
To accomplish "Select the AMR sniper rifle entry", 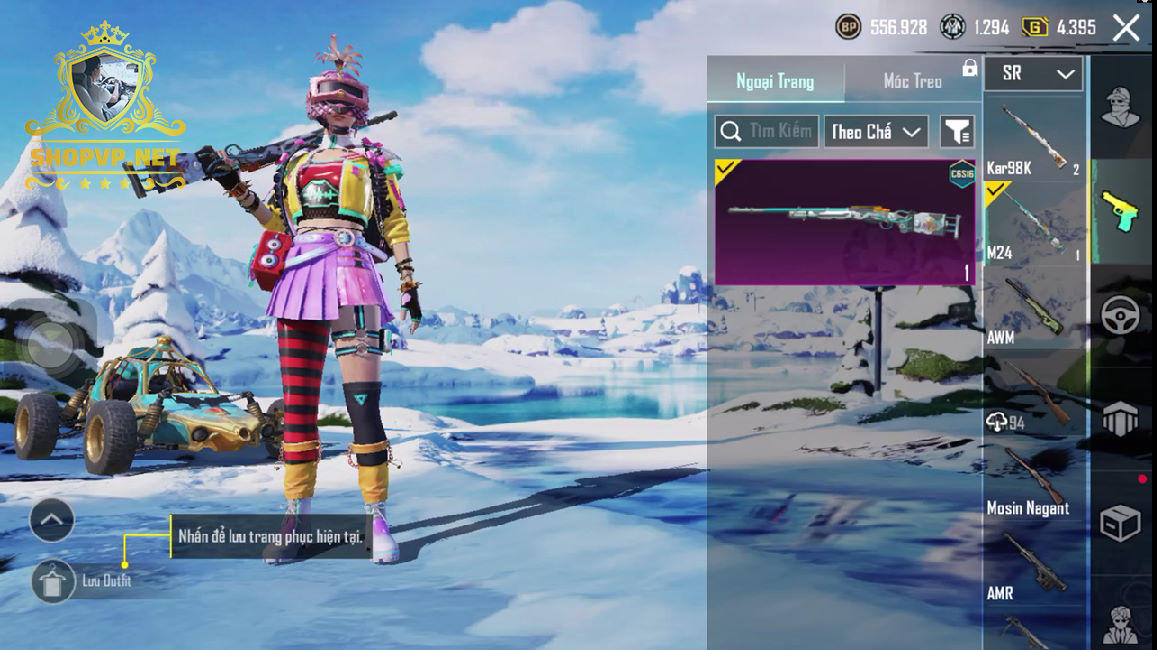I will tap(1033, 565).
